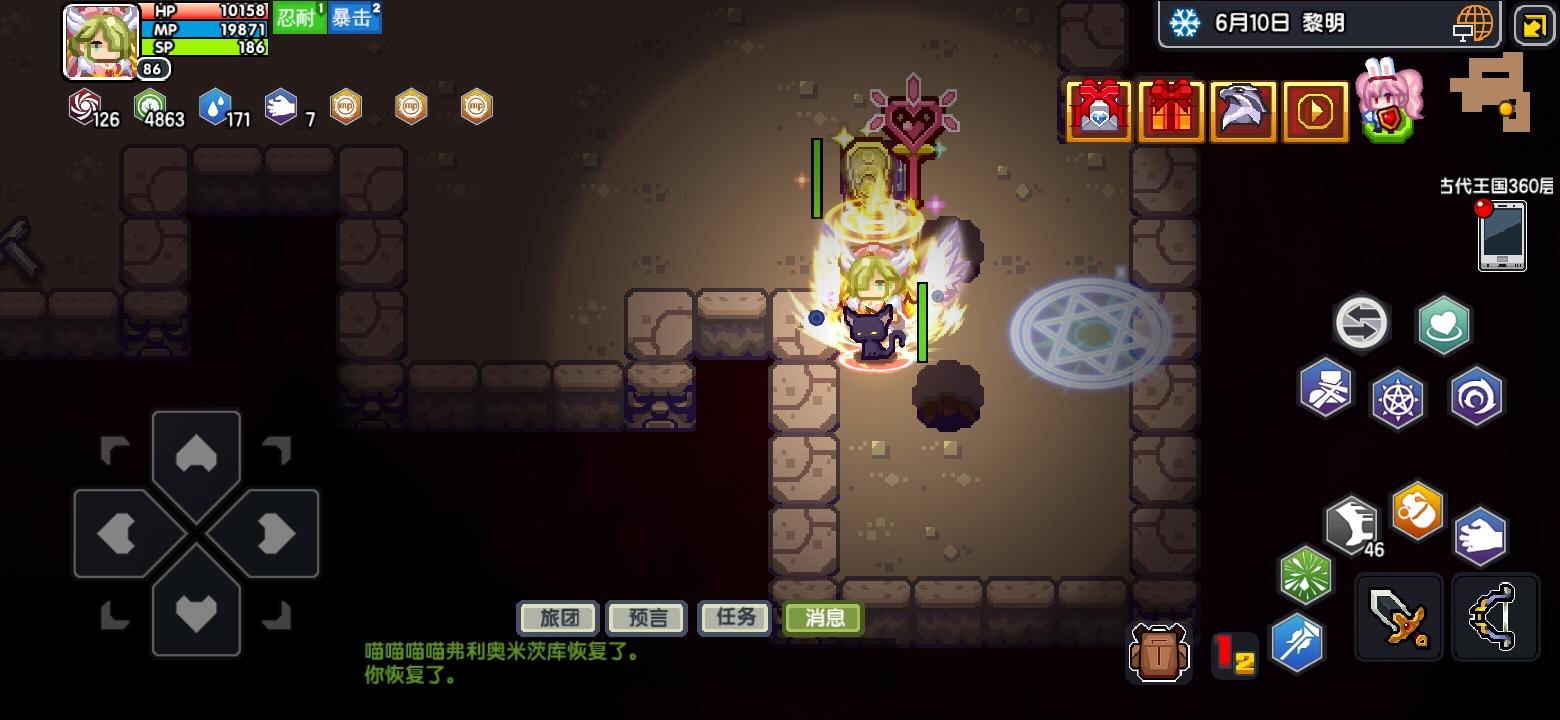This screenshot has height=720, width=1560.
Task: Toggle weapon swap with the arrows icon
Action: click(x=1361, y=323)
